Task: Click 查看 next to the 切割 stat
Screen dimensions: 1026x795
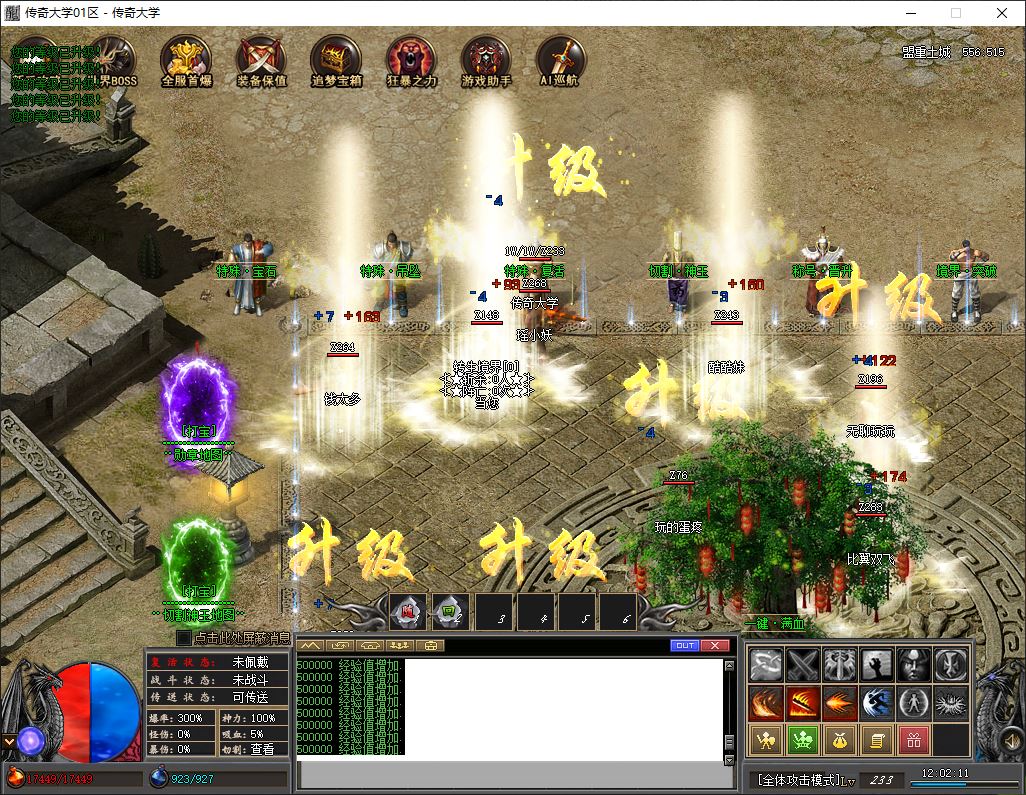Action: click(262, 749)
